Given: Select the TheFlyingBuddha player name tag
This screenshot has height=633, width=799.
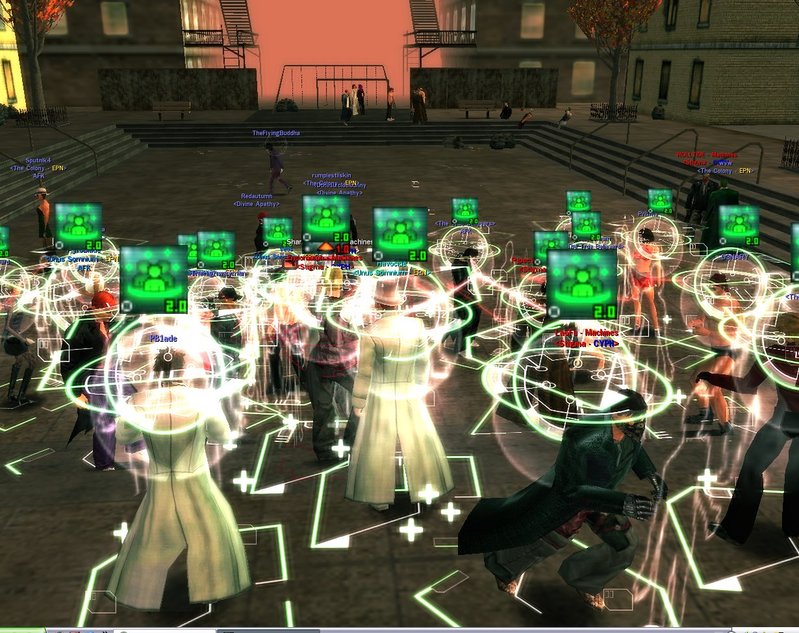Looking at the screenshot, I should (275, 133).
